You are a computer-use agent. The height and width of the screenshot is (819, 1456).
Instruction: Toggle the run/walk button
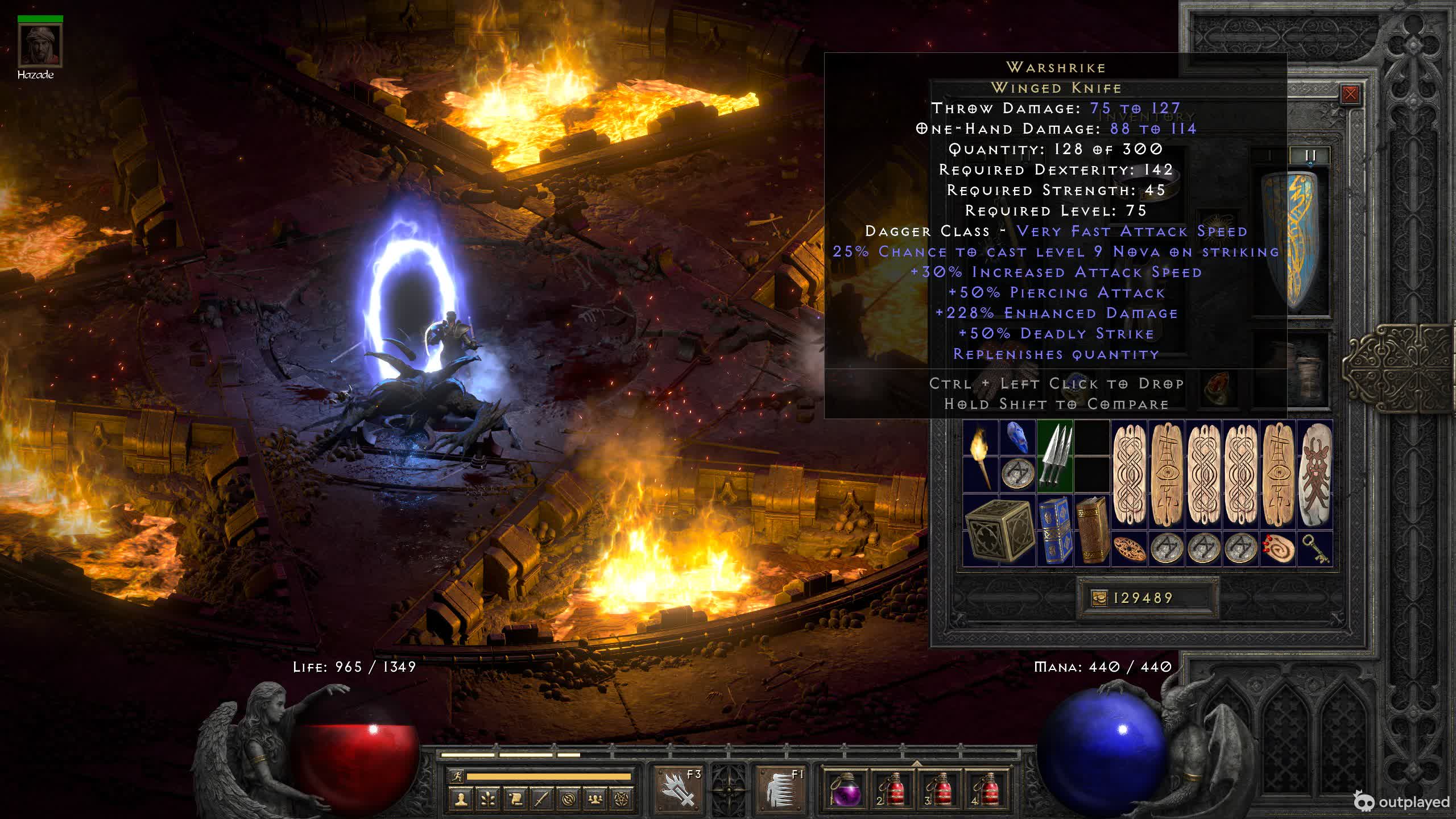(x=456, y=776)
